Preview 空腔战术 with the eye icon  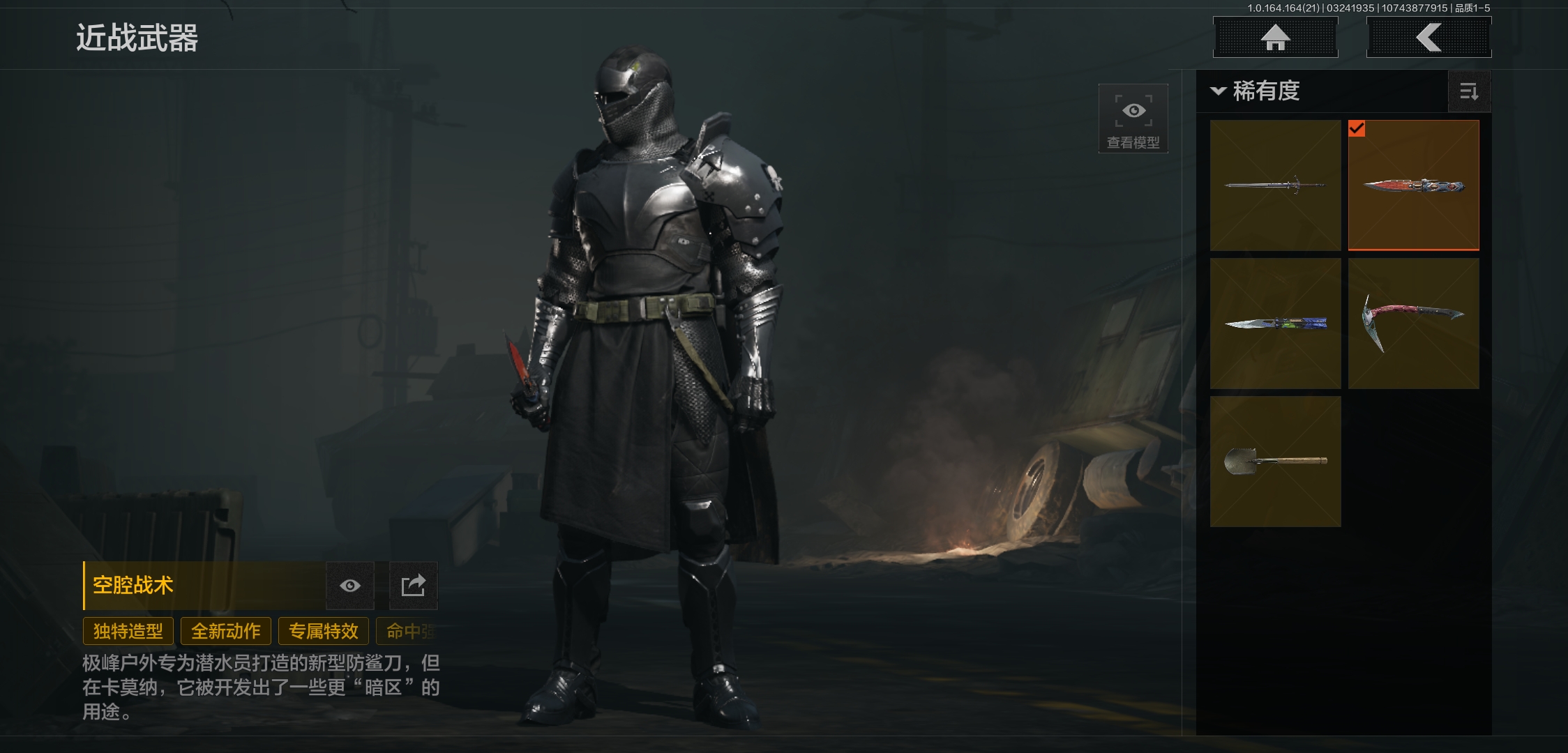(350, 586)
